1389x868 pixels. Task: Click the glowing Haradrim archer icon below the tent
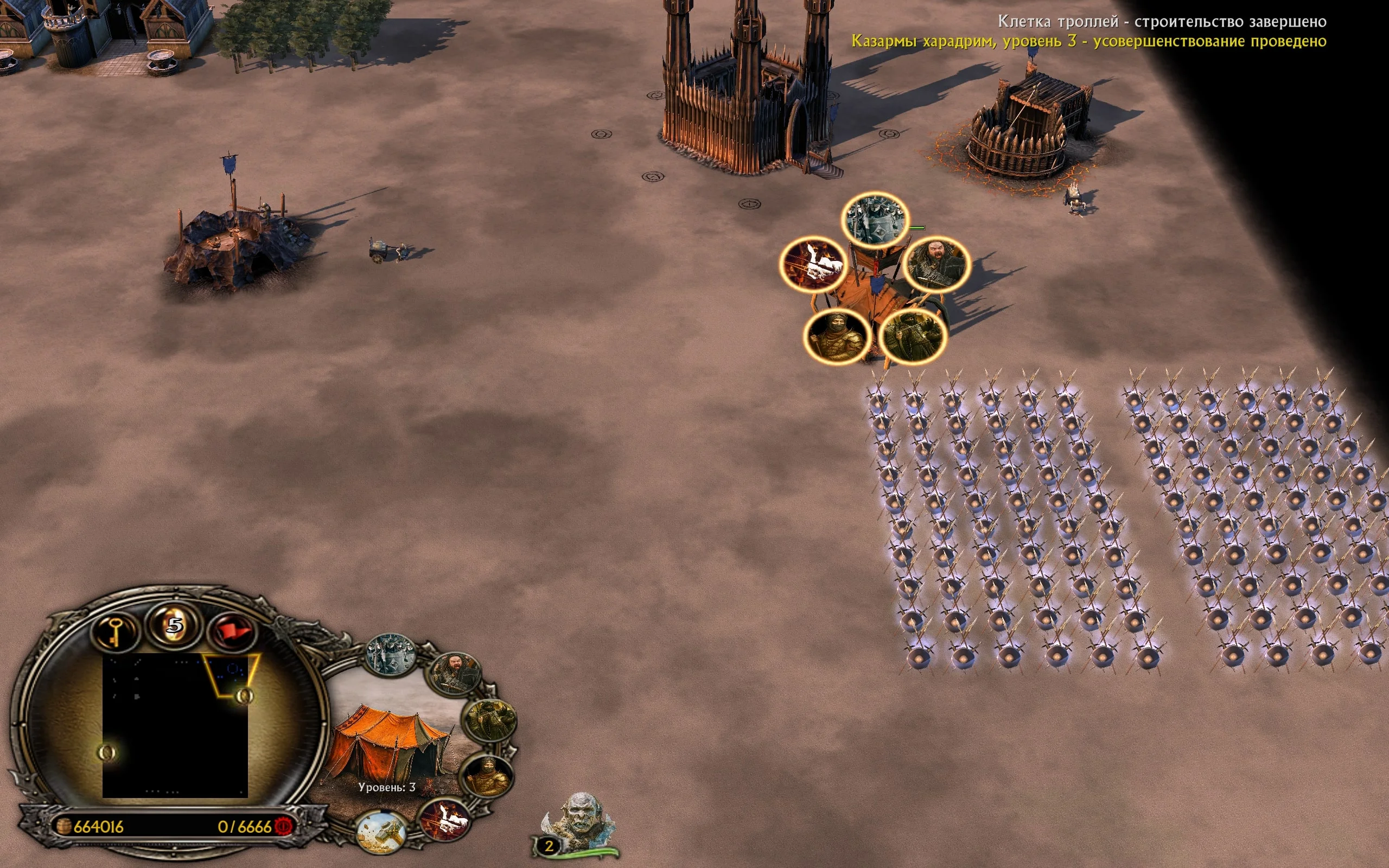(x=913, y=336)
